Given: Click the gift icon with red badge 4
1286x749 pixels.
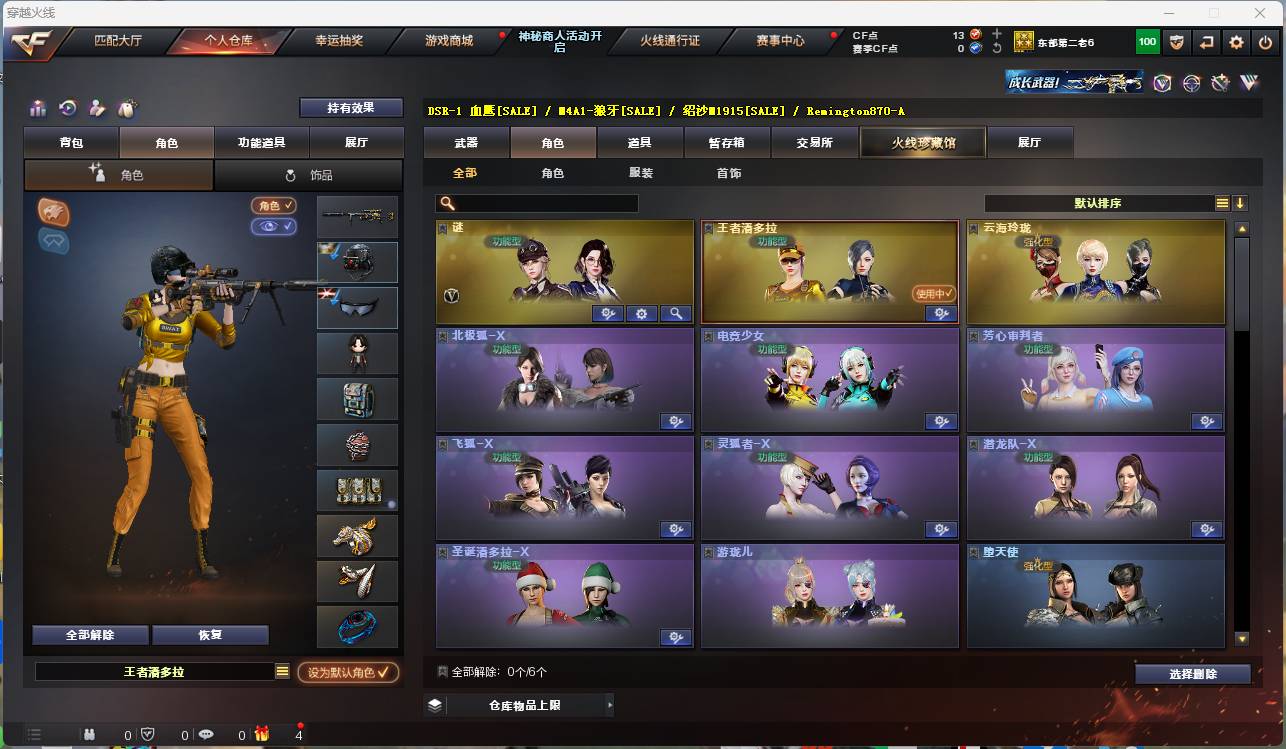Looking at the screenshot, I should [x=262, y=733].
